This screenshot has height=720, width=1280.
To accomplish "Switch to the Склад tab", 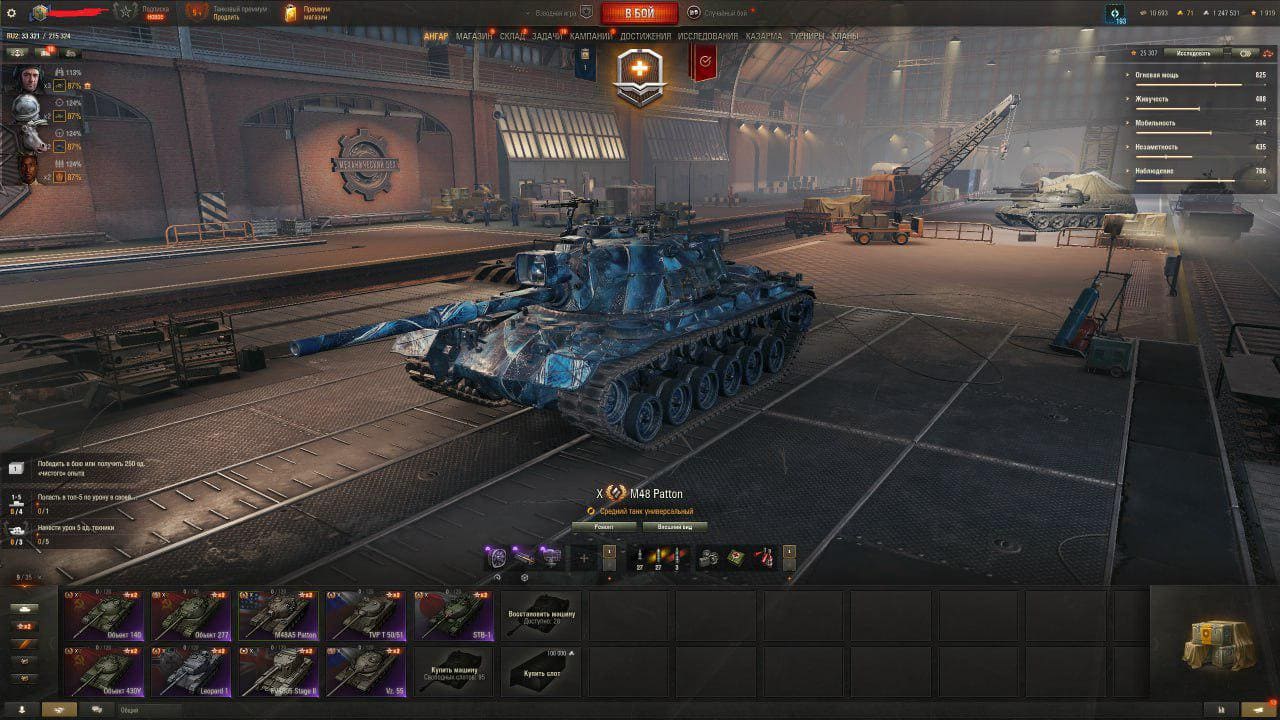I will [x=512, y=36].
